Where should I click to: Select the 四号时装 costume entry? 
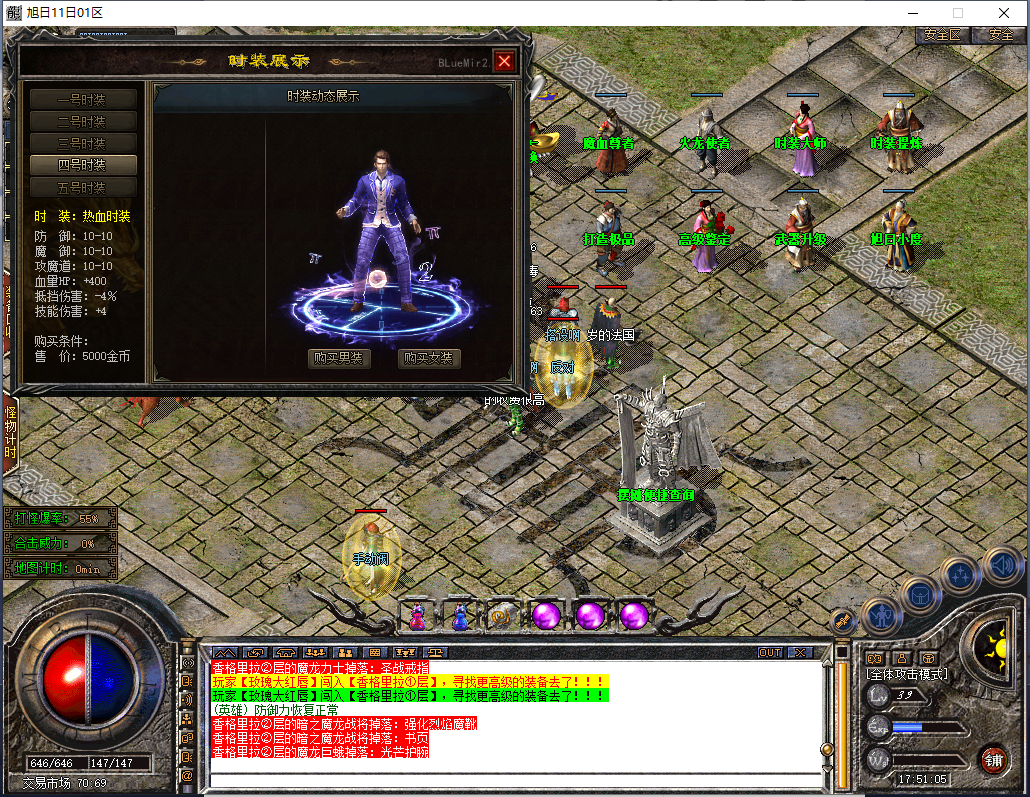click(82, 165)
